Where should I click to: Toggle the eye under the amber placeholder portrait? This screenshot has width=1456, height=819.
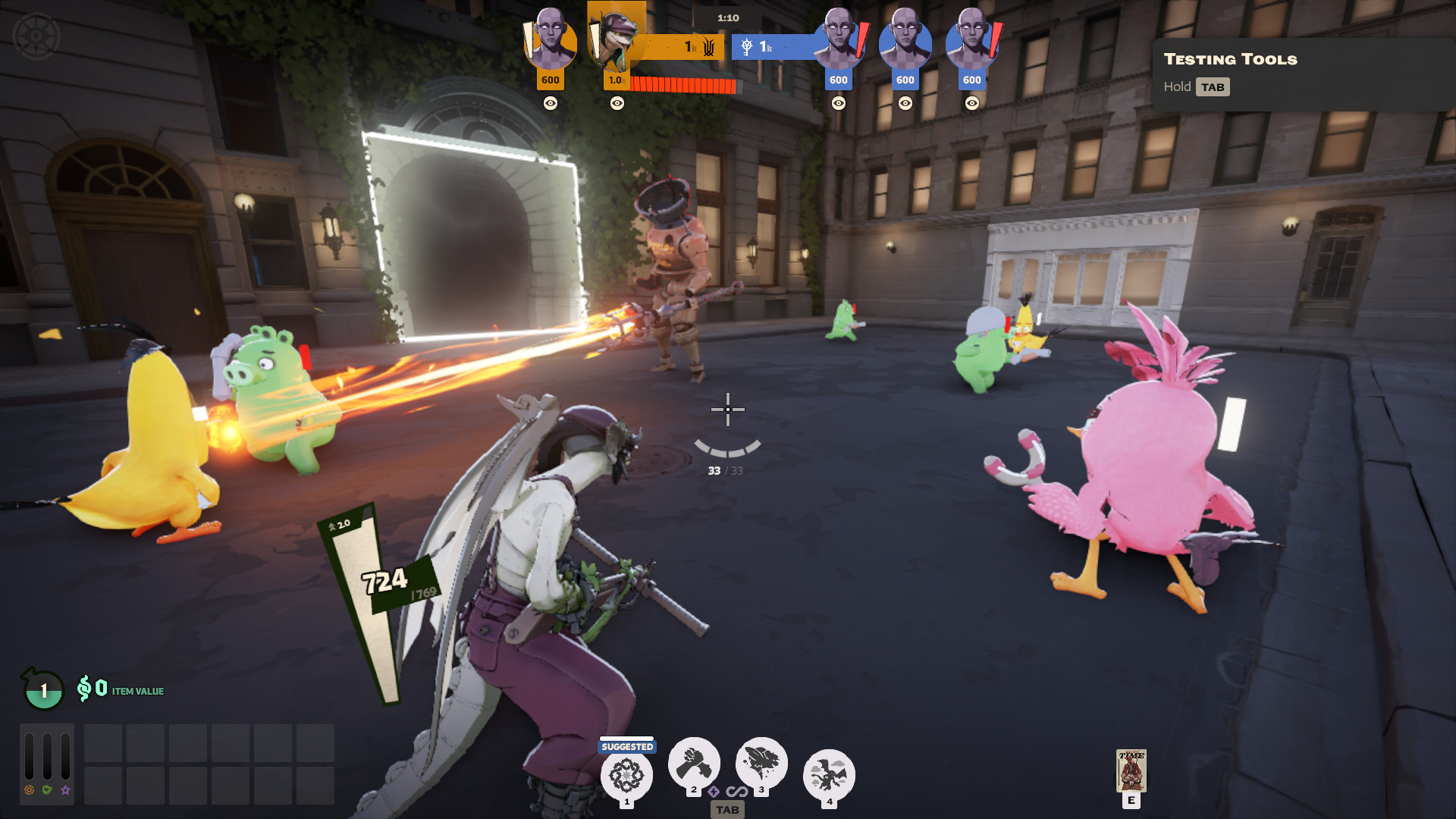click(551, 103)
